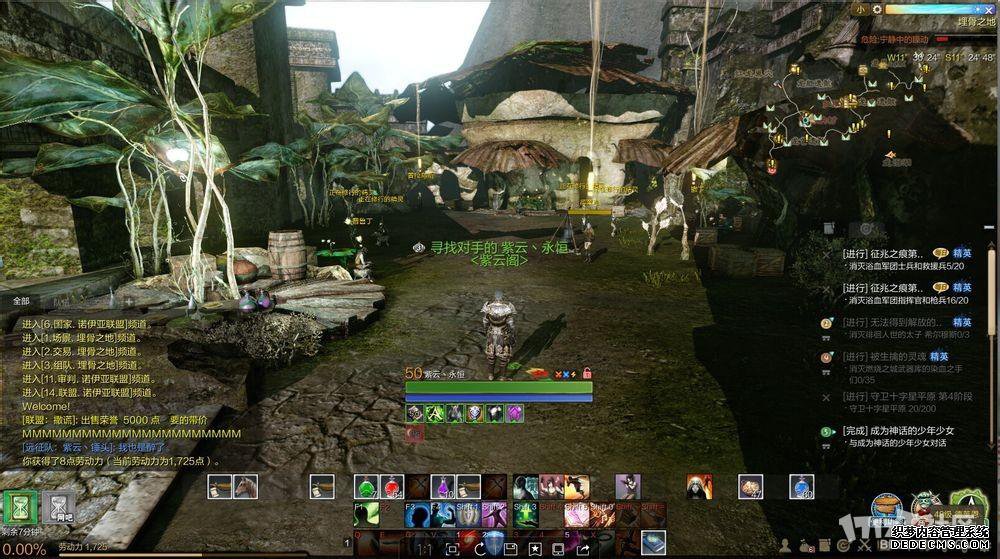This screenshot has height=559, width=1000.
Task: Click the minimap size toggle button
Action: pos(861,9)
